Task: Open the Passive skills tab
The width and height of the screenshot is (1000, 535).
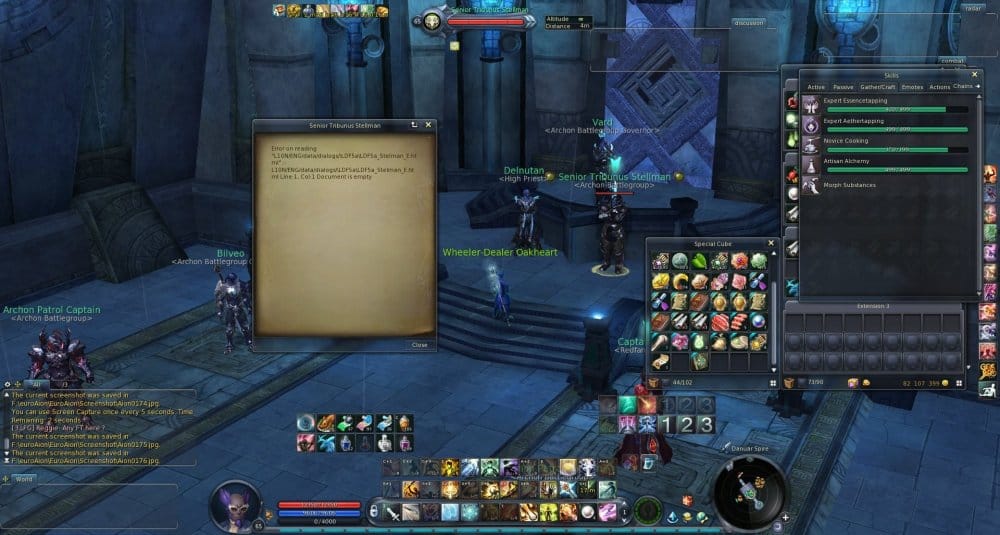Action: pos(843,87)
